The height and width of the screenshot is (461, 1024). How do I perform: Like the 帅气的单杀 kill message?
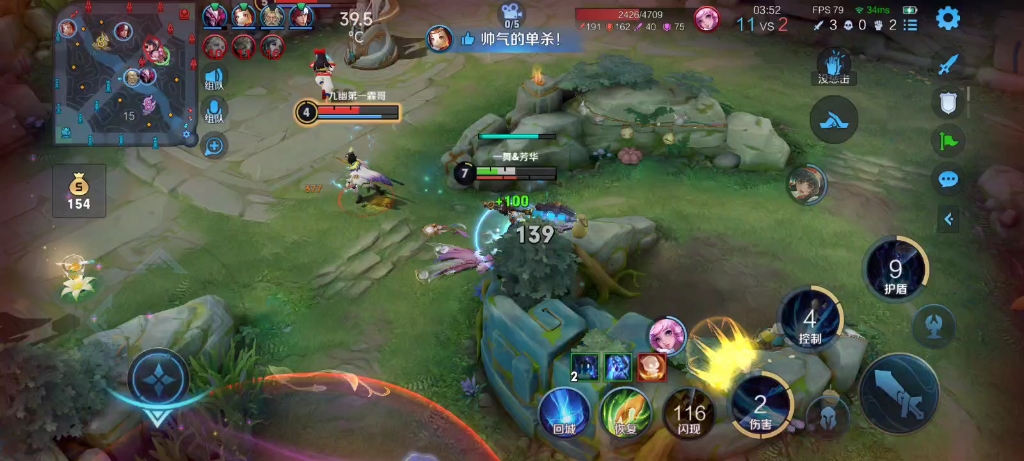[468, 40]
